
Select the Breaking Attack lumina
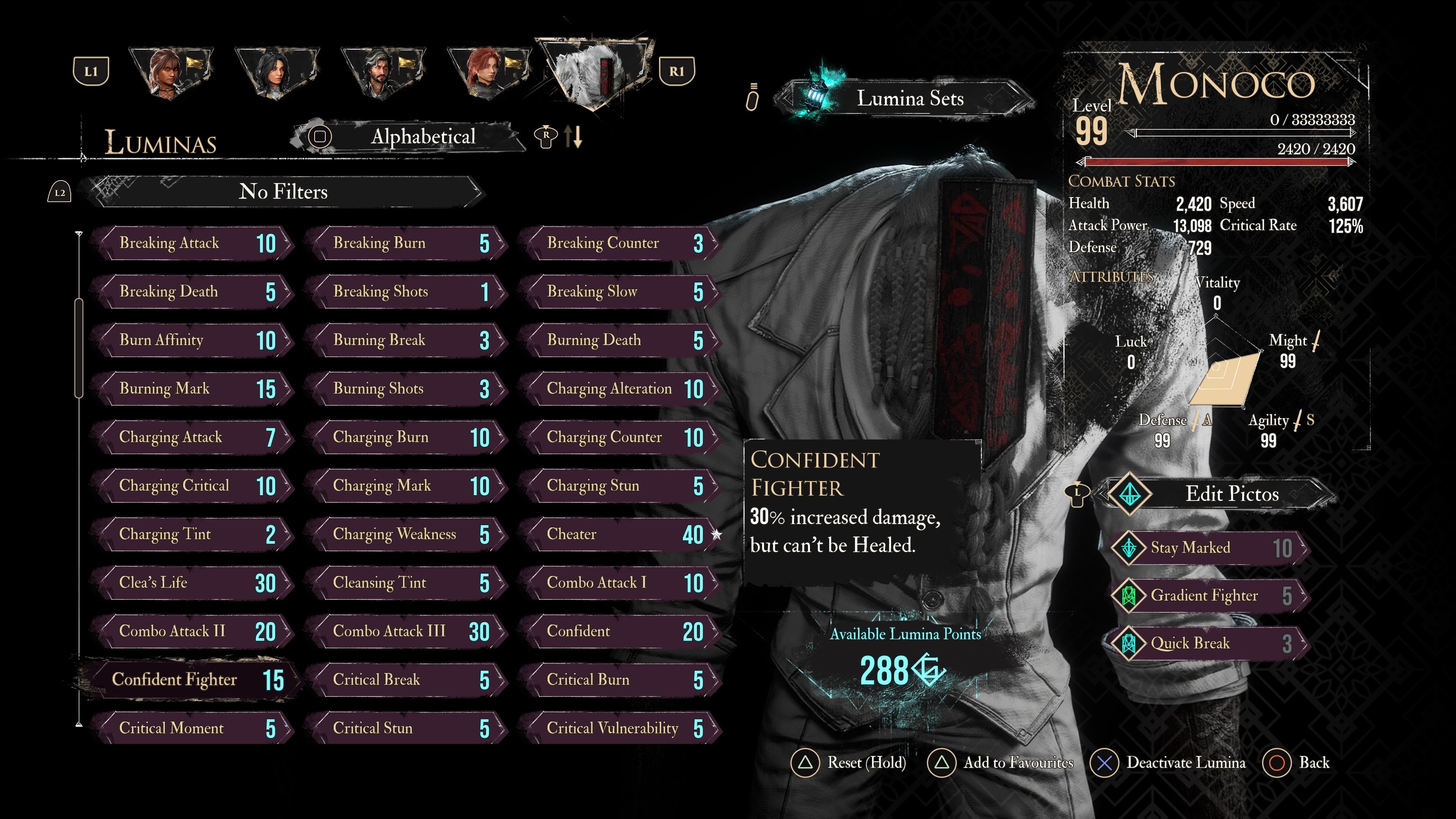[195, 243]
